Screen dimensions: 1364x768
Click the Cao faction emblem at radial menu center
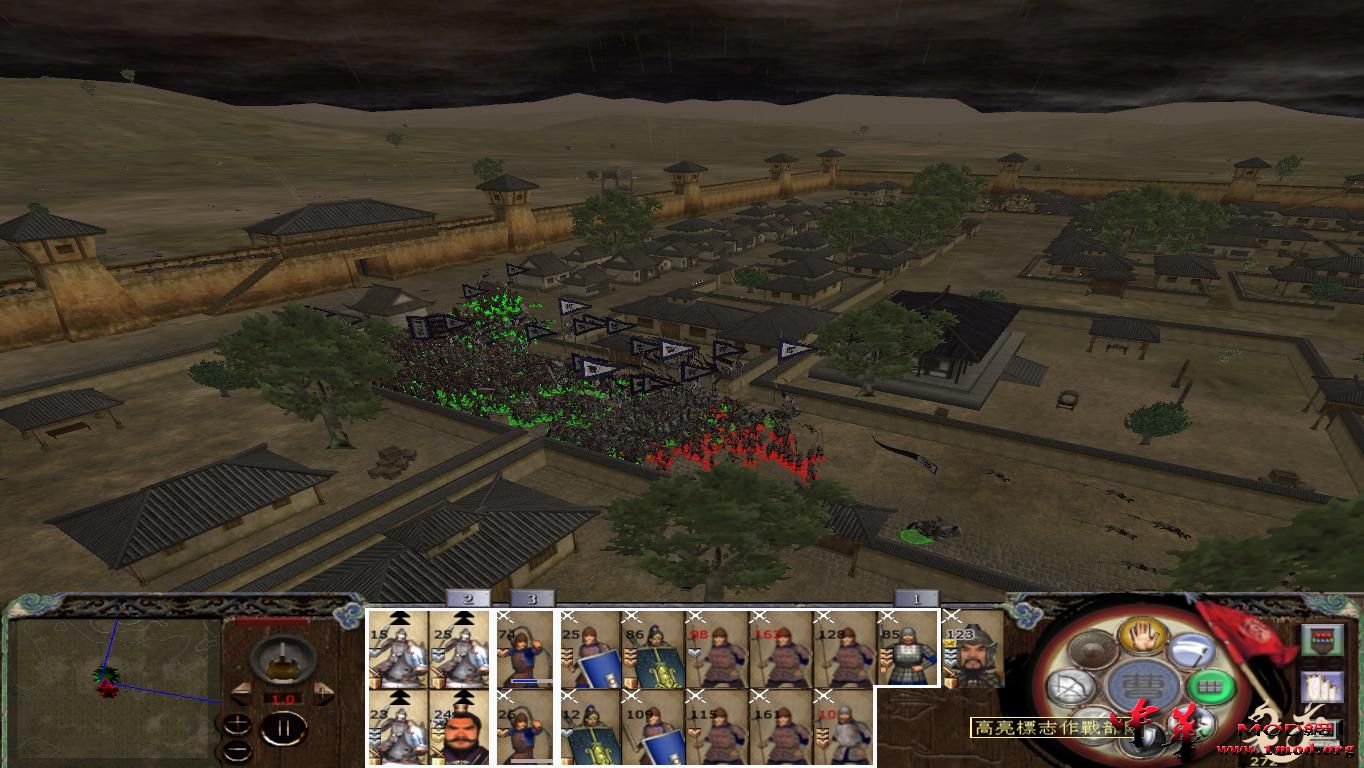pos(1142,685)
